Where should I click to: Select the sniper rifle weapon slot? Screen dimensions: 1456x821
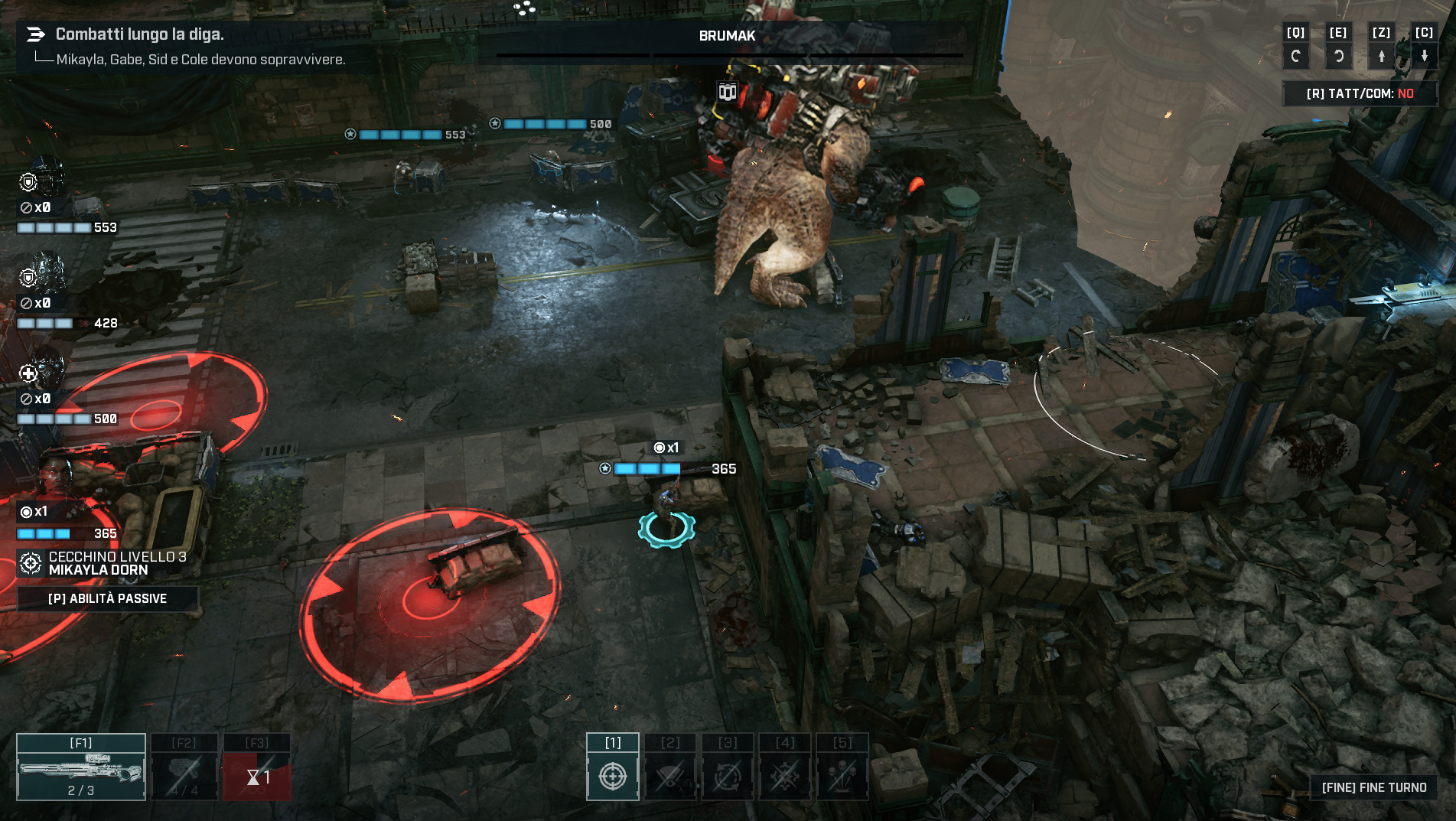(x=81, y=768)
